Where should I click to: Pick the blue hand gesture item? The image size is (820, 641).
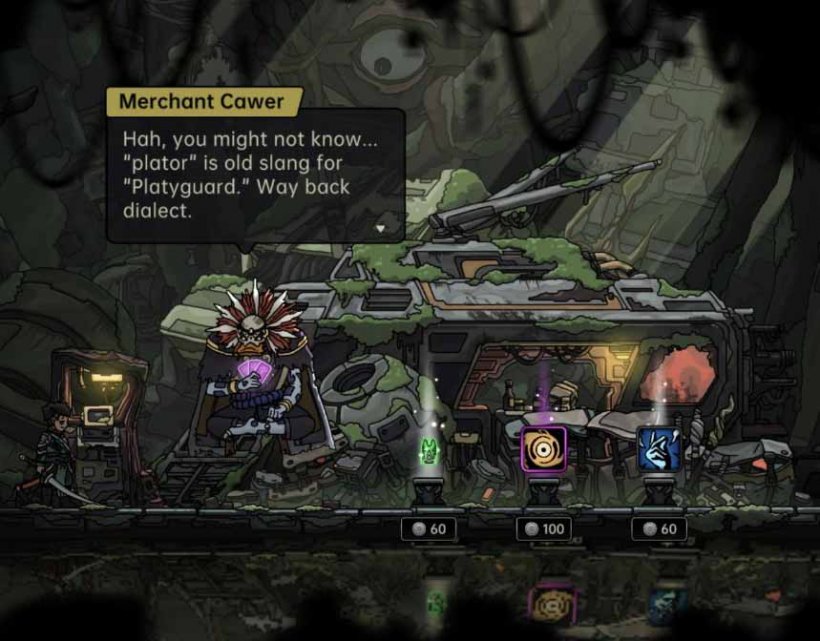pyautogui.click(x=659, y=449)
